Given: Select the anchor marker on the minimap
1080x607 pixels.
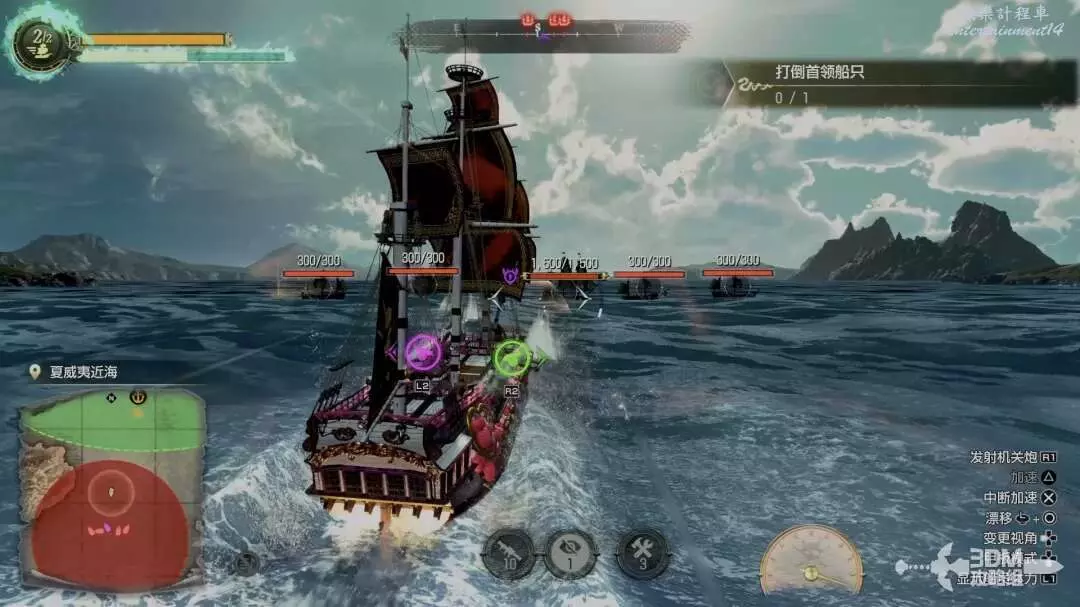Looking at the screenshot, I should 138,397.
